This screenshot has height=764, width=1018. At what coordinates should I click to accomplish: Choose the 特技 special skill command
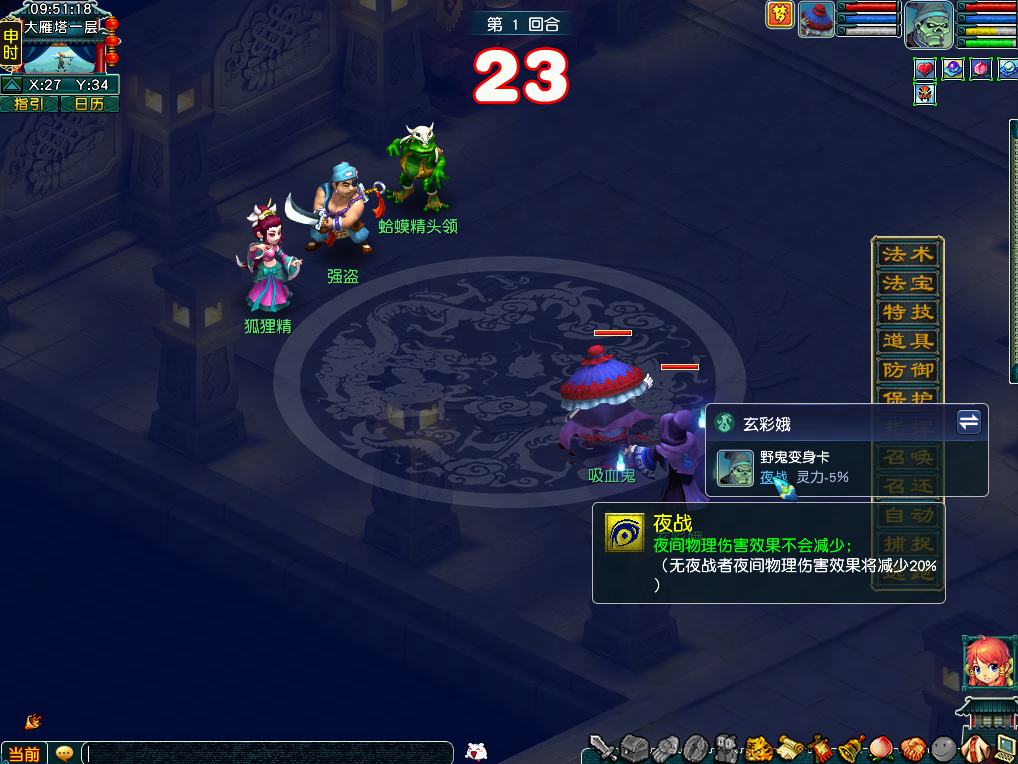click(x=907, y=313)
